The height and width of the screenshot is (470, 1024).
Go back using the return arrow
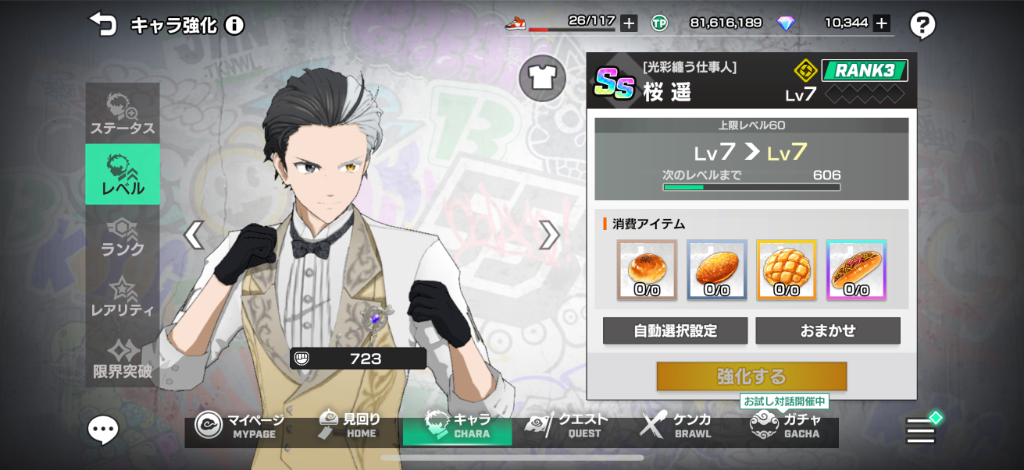pyautogui.click(x=102, y=22)
